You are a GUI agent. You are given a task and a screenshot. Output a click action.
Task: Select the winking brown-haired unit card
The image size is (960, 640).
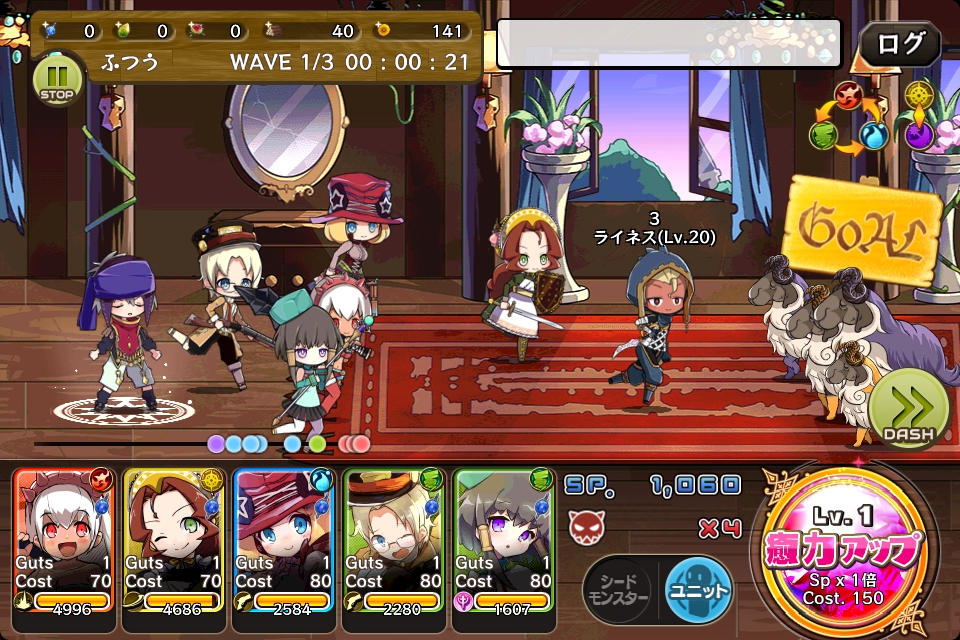coord(174,540)
